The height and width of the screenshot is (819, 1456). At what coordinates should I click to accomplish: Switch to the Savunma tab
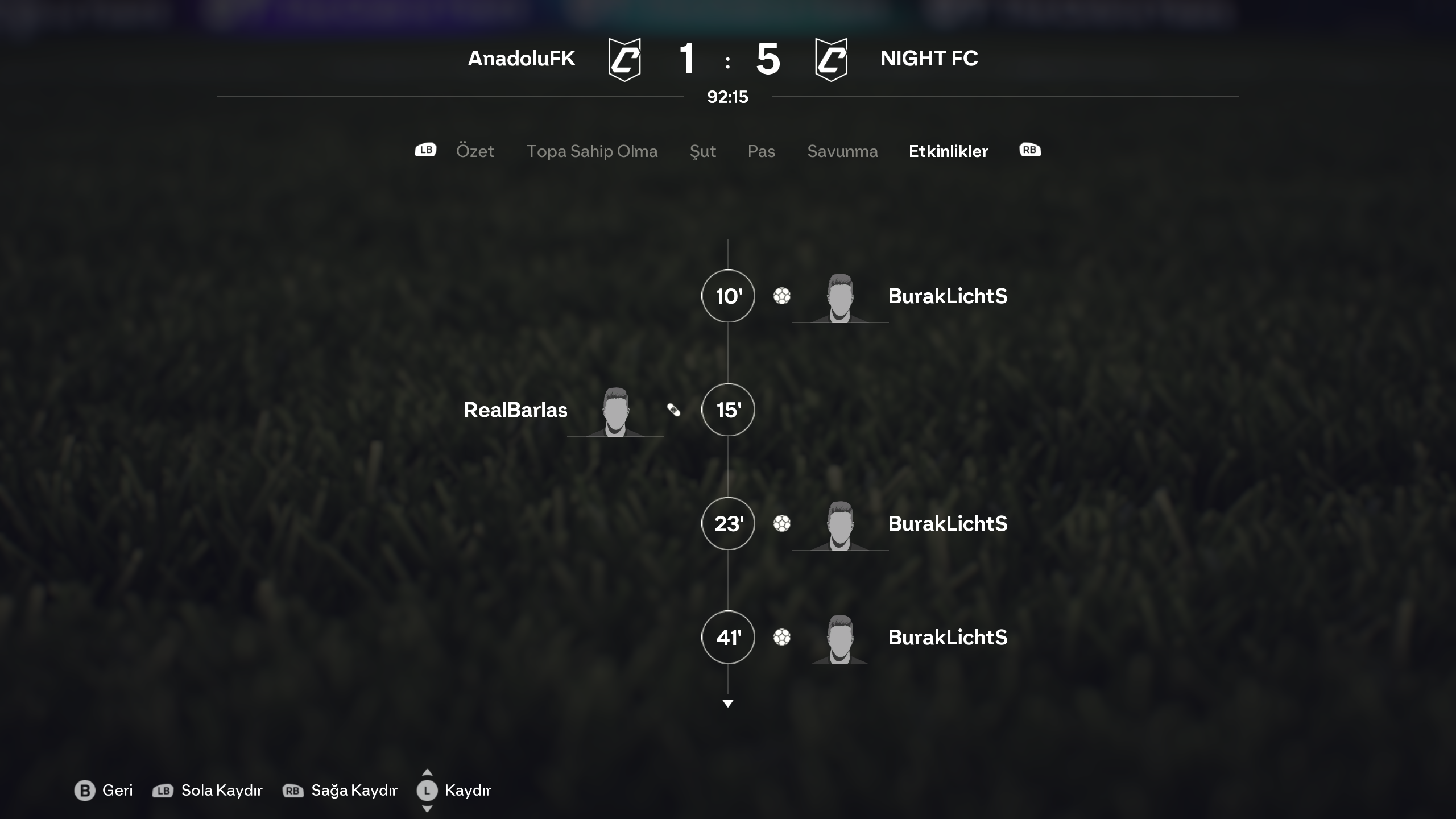coord(842,151)
